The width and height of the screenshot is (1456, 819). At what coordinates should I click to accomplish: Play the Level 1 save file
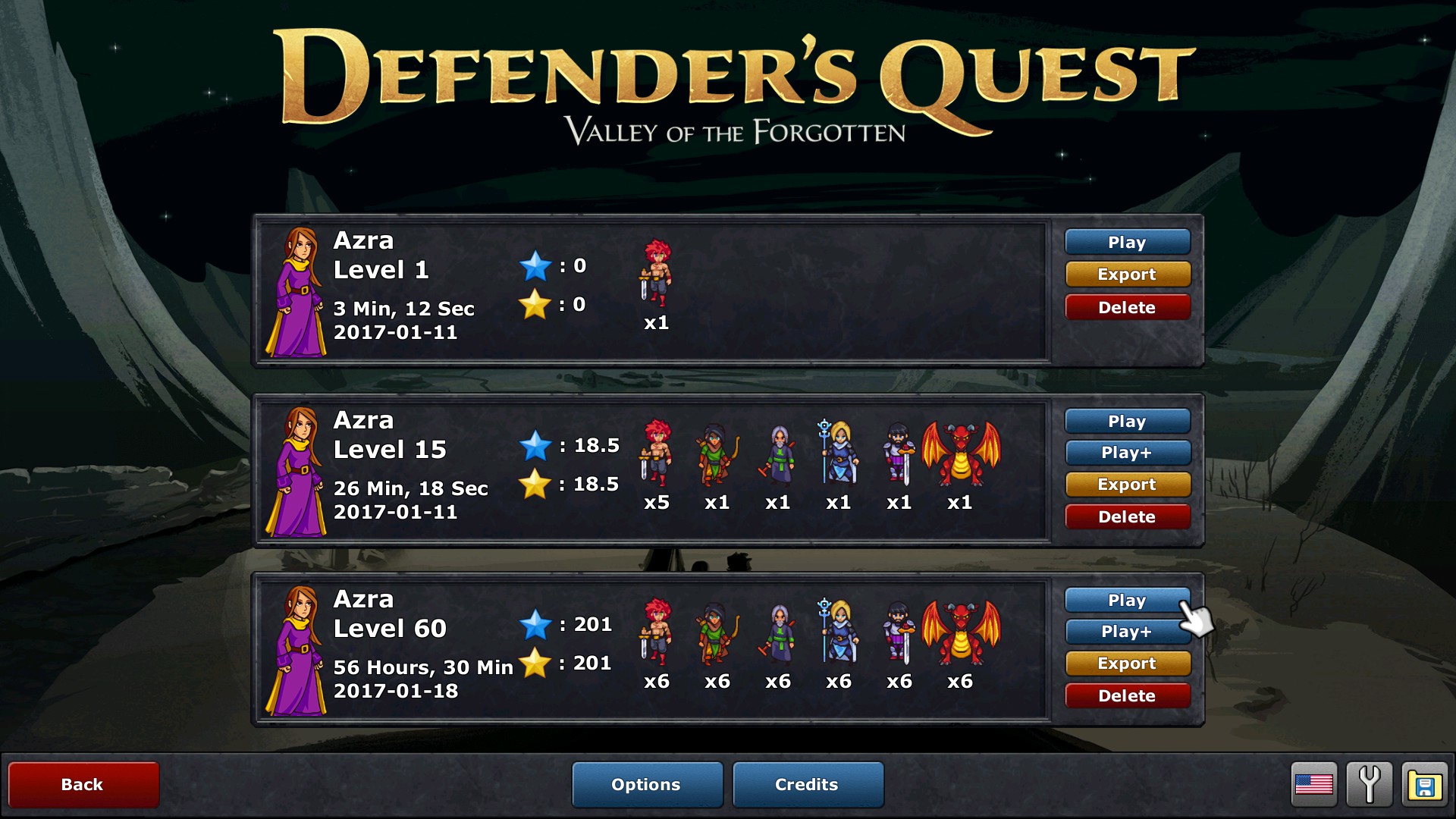tap(1128, 241)
